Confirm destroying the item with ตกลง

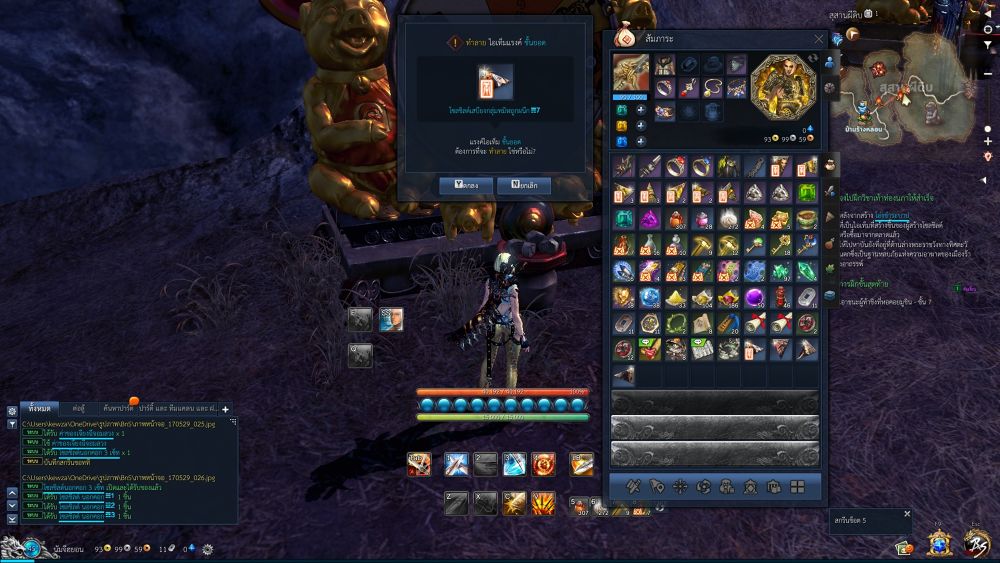click(x=464, y=185)
